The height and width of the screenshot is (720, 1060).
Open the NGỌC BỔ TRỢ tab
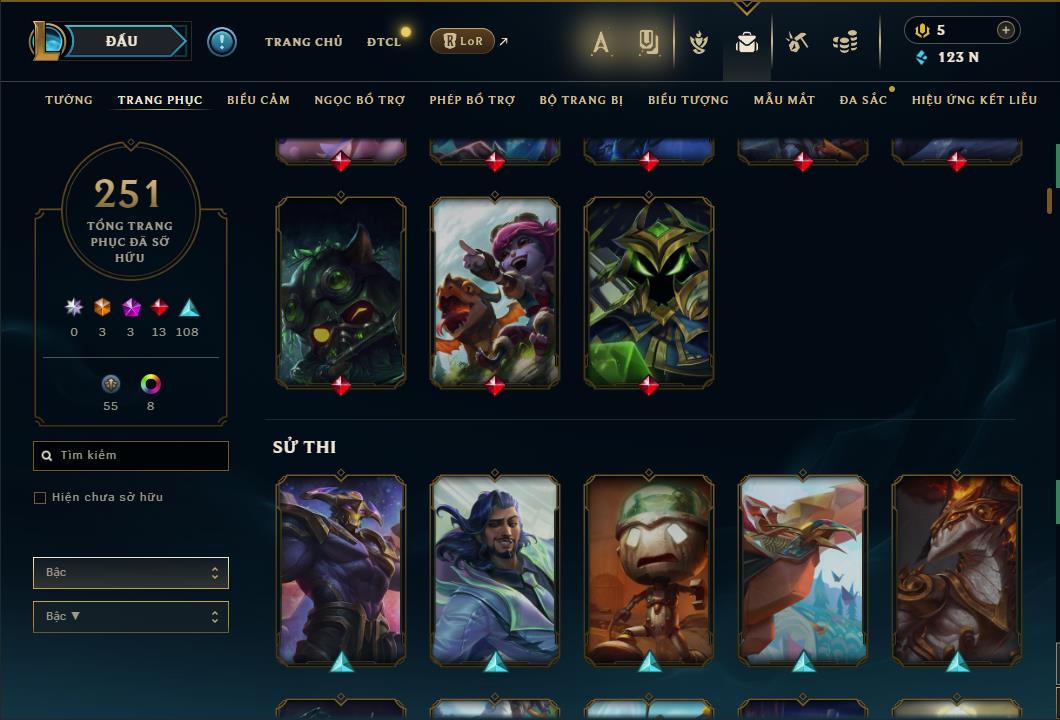click(359, 100)
